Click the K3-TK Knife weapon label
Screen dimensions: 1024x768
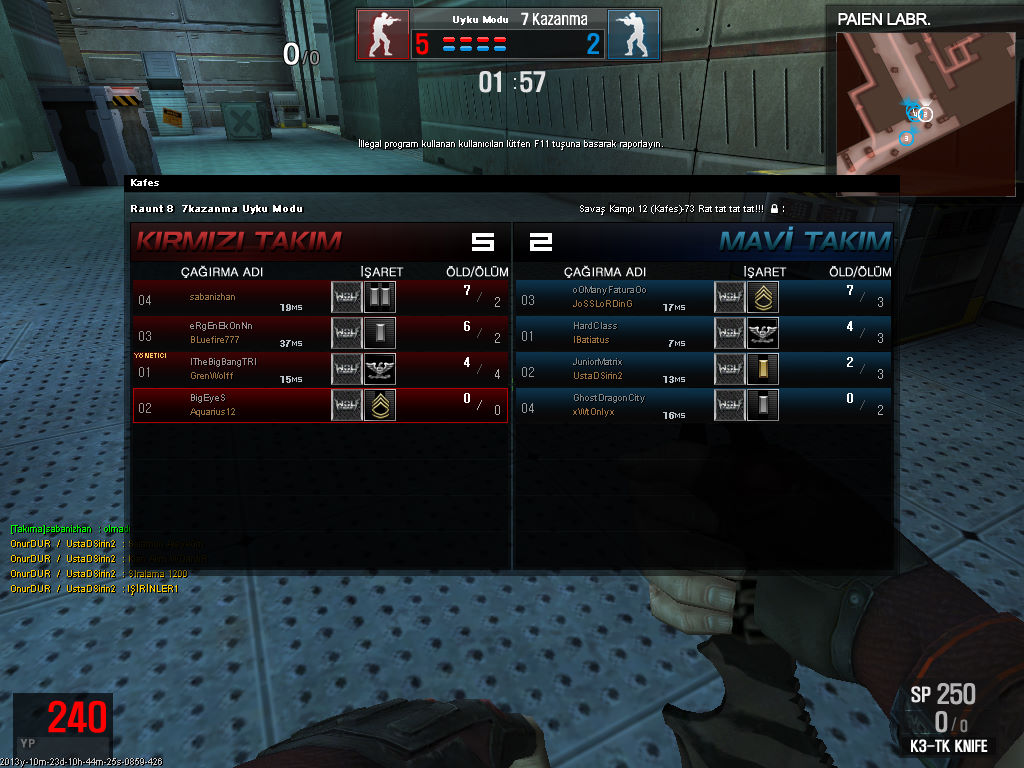pos(948,746)
